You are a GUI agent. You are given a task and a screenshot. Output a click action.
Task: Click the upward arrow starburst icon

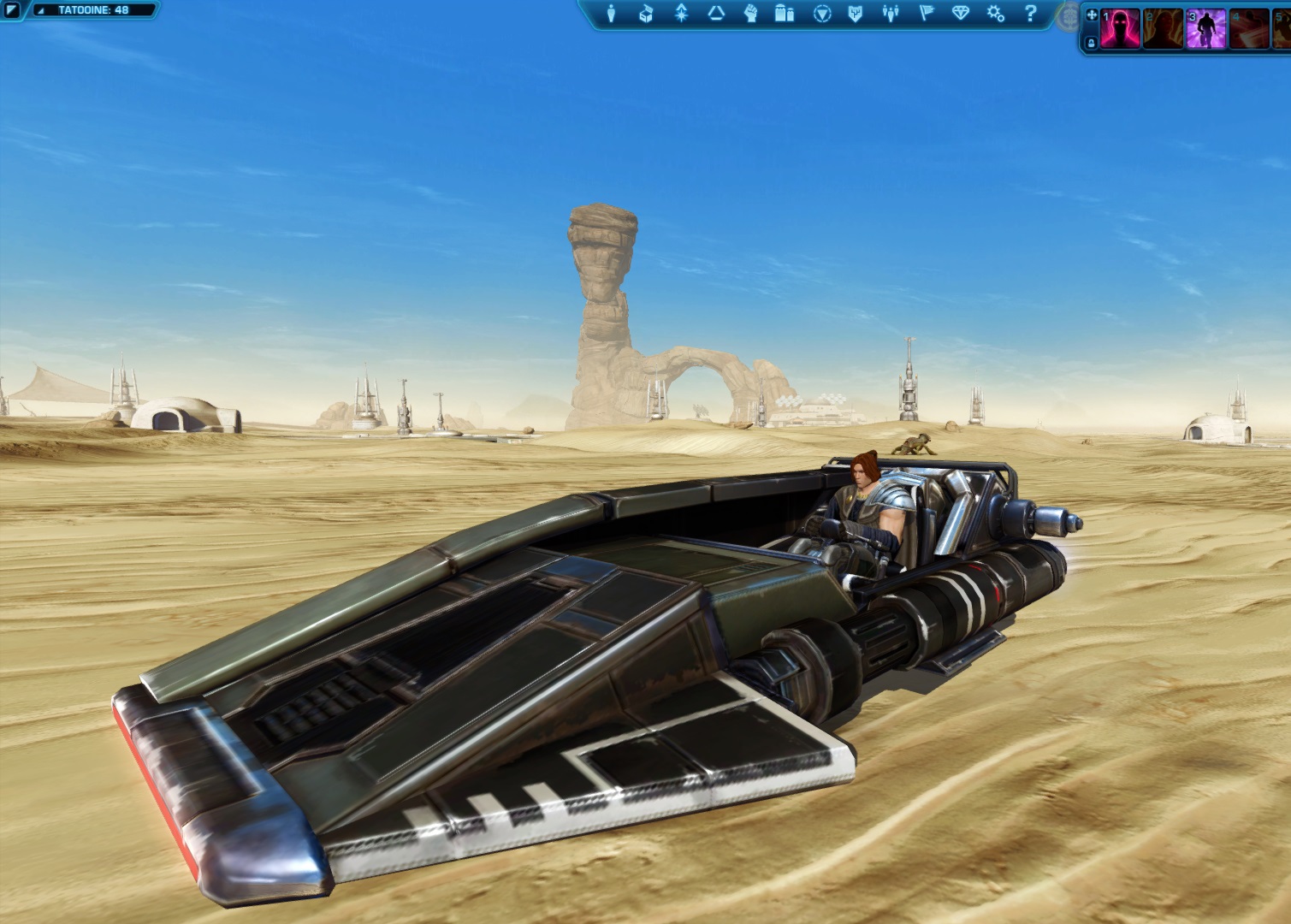pos(681,14)
